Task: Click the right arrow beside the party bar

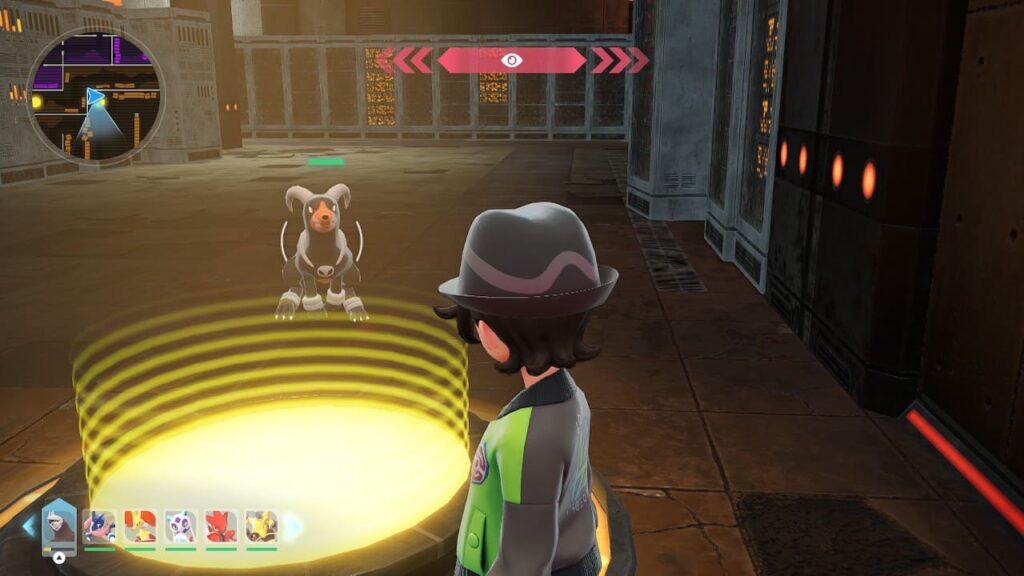Action: (294, 526)
